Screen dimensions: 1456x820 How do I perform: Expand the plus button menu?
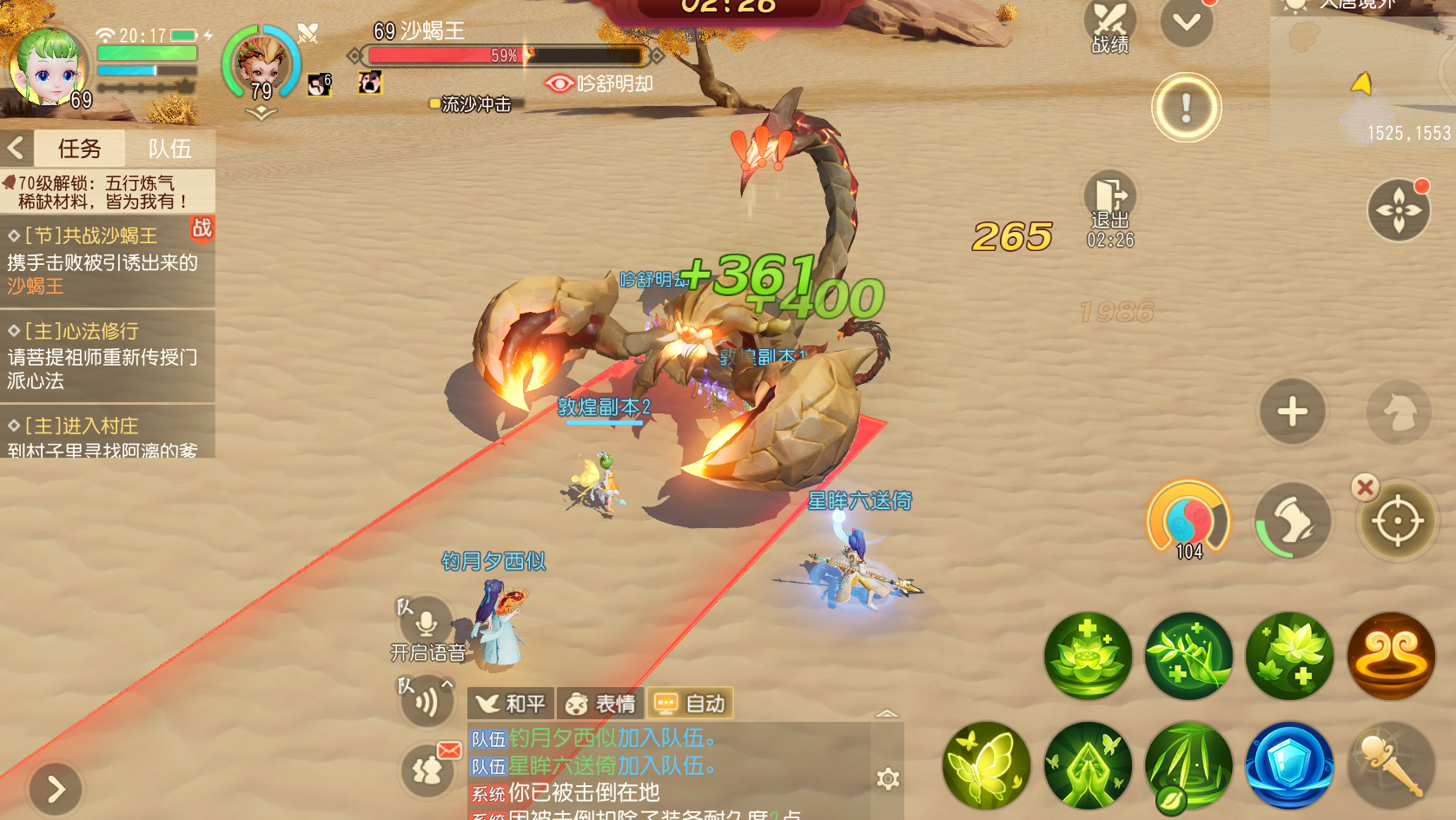click(1292, 412)
